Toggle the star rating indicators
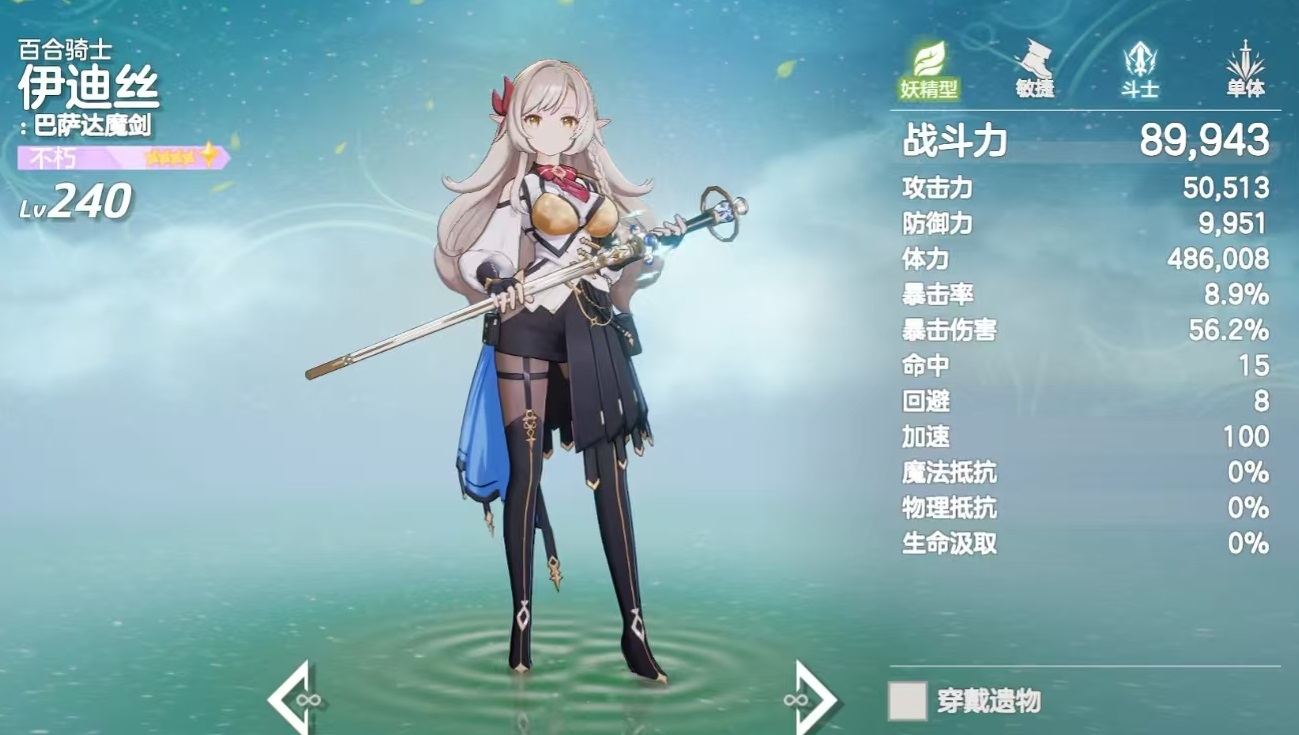 click(170, 155)
